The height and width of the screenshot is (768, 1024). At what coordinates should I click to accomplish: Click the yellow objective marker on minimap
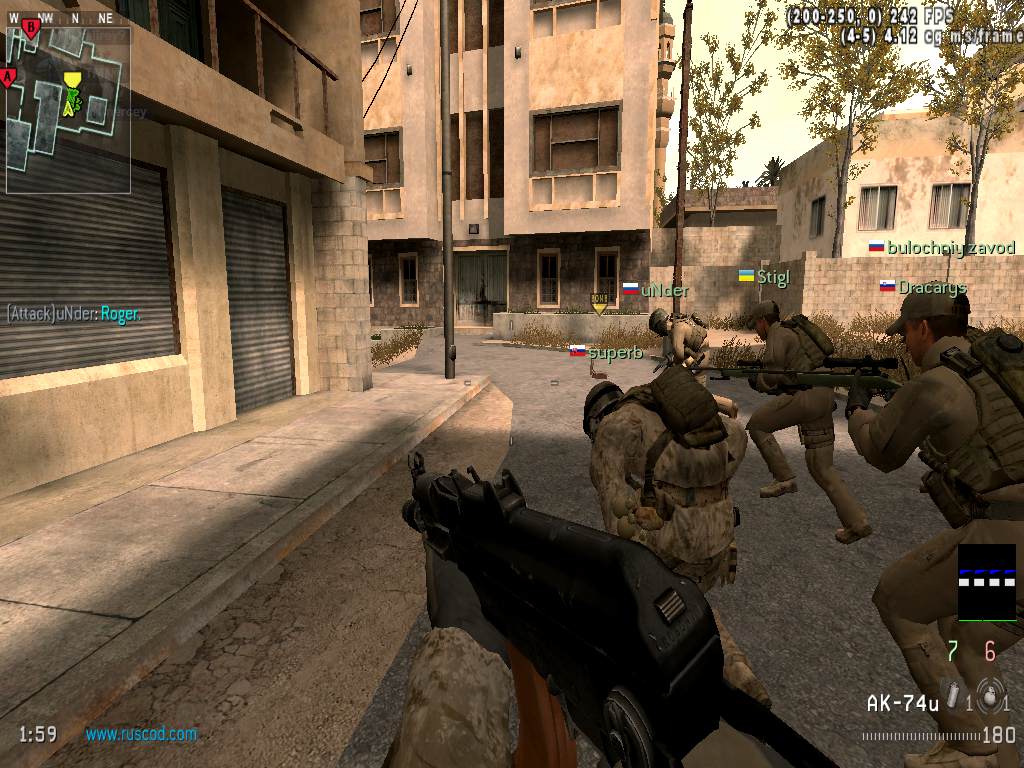click(x=71, y=80)
